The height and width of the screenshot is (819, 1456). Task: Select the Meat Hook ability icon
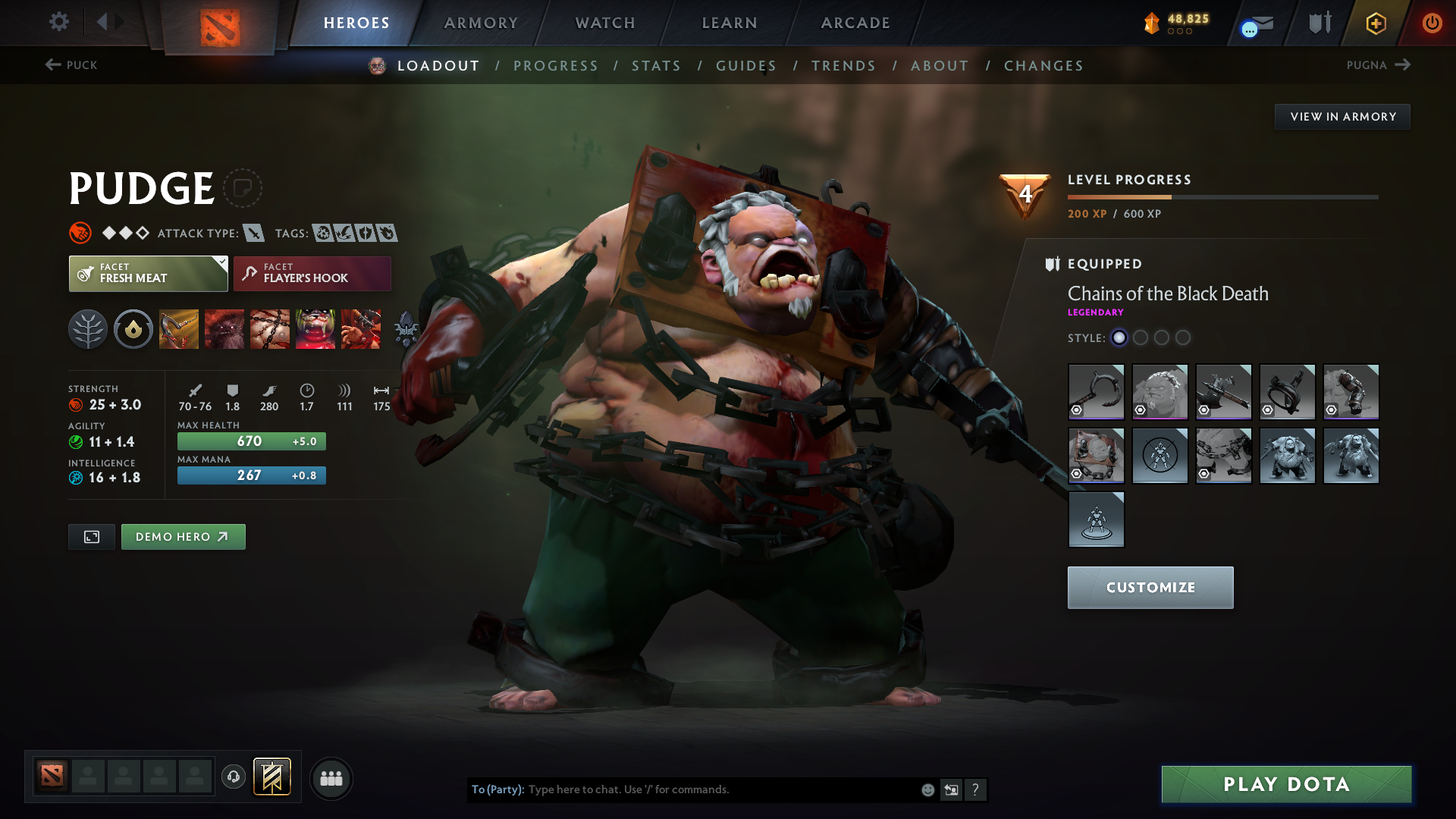pyautogui.click(x=179, y=329)
